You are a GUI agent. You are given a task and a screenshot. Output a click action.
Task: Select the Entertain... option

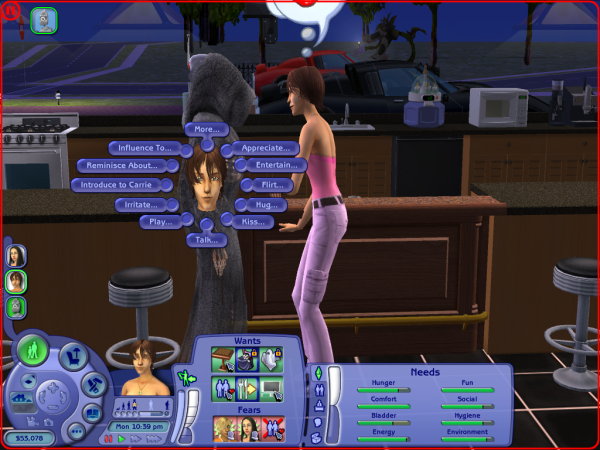[273, 165]
